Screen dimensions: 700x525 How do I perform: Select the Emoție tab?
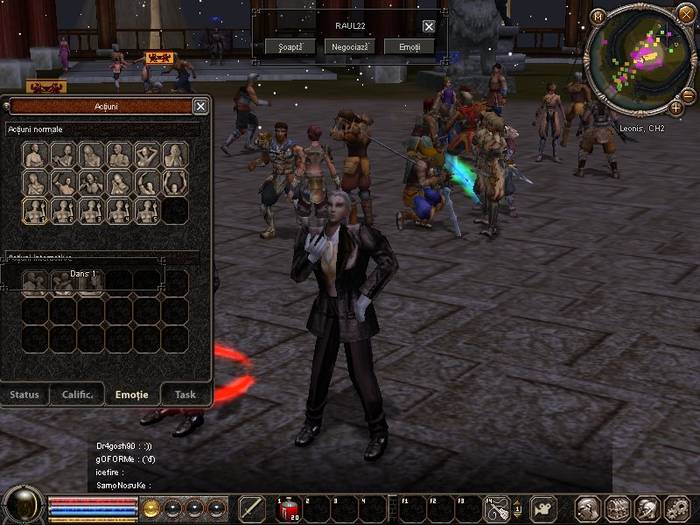tap(132, 394)
